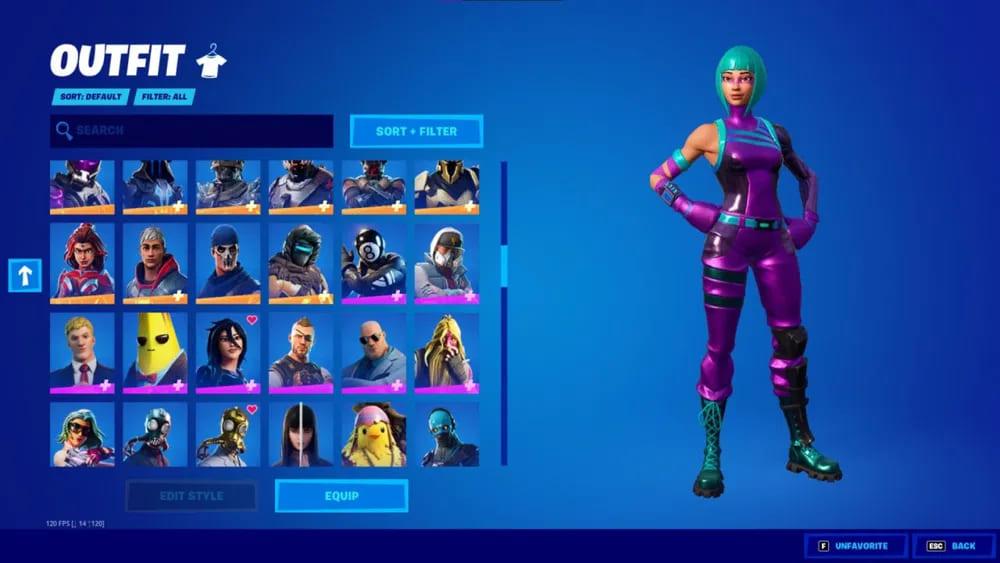Click the white up arrow button
Image resolution: width=1000 pixels, height=563 pixels.
click(x=25, y=276)
